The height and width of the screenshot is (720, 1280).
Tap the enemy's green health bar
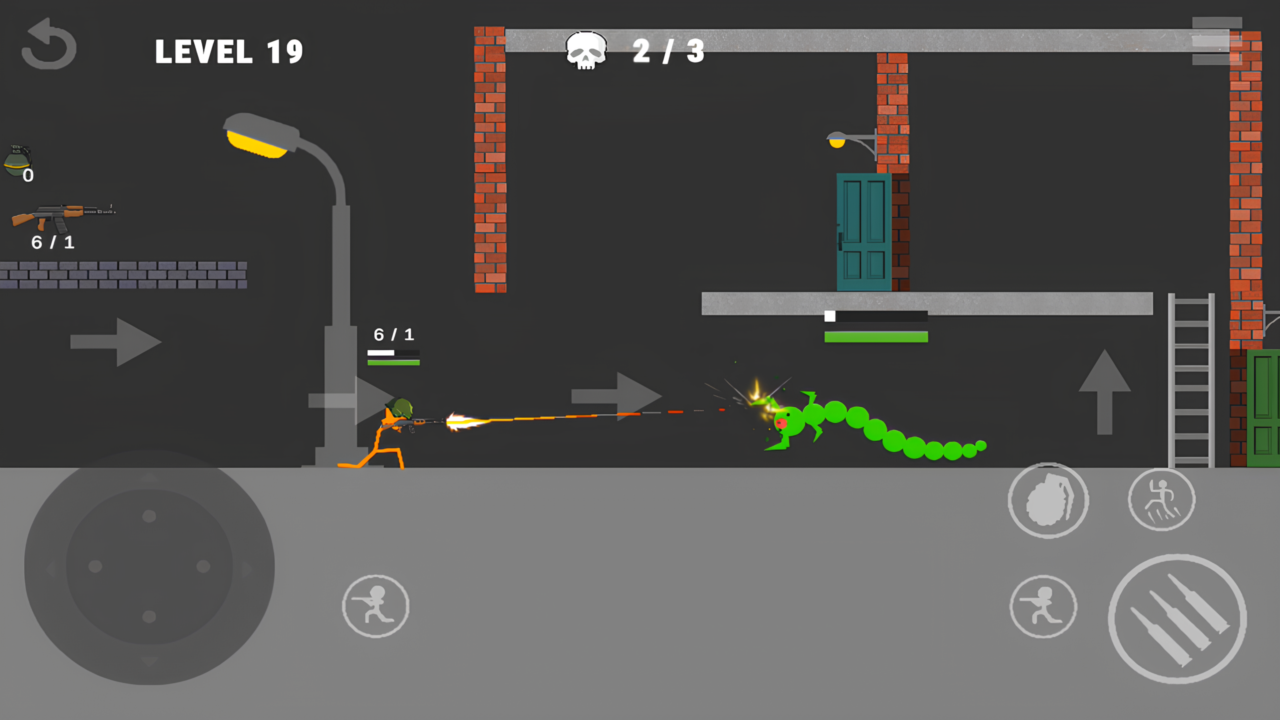[876, 337]
